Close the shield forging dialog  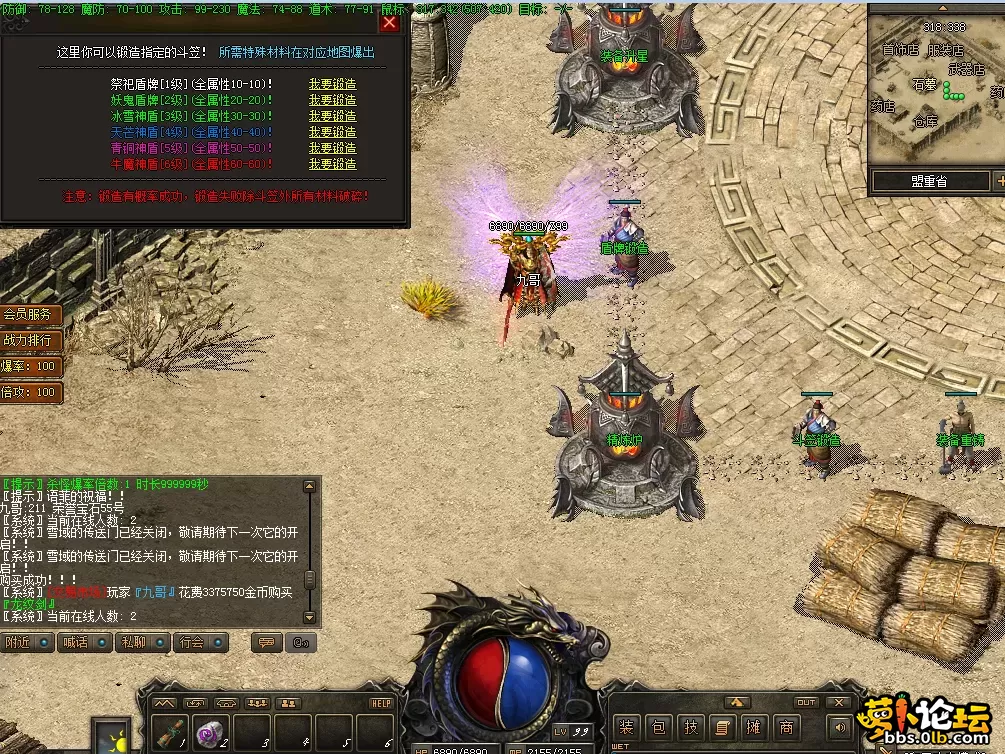[389, 23]
